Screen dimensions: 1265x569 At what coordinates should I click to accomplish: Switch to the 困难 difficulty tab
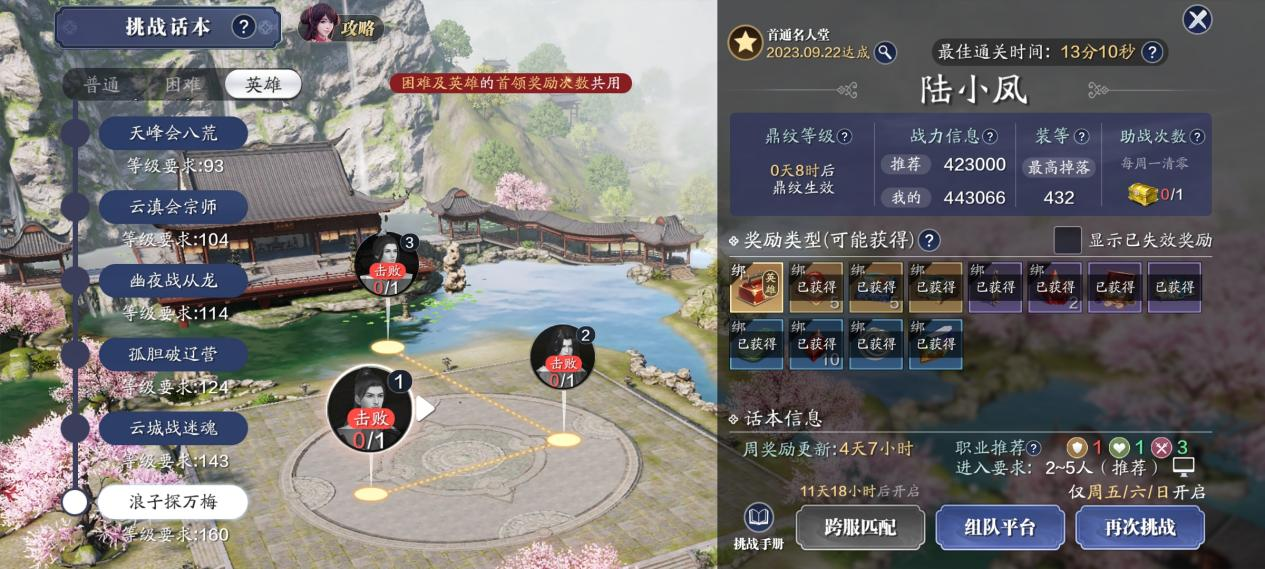182,85
